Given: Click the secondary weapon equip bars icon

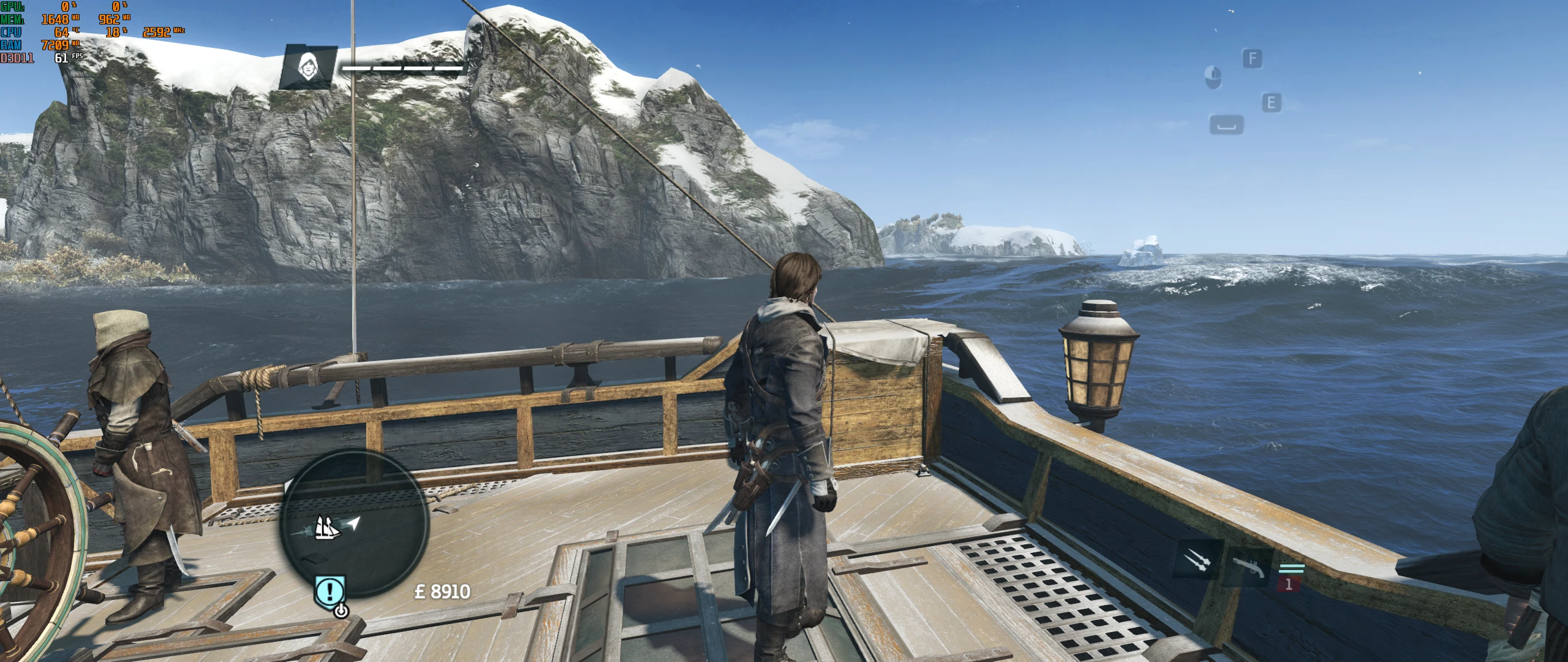Looking at the screenshot, I should pyautogui.click(x=1292, y=569).
